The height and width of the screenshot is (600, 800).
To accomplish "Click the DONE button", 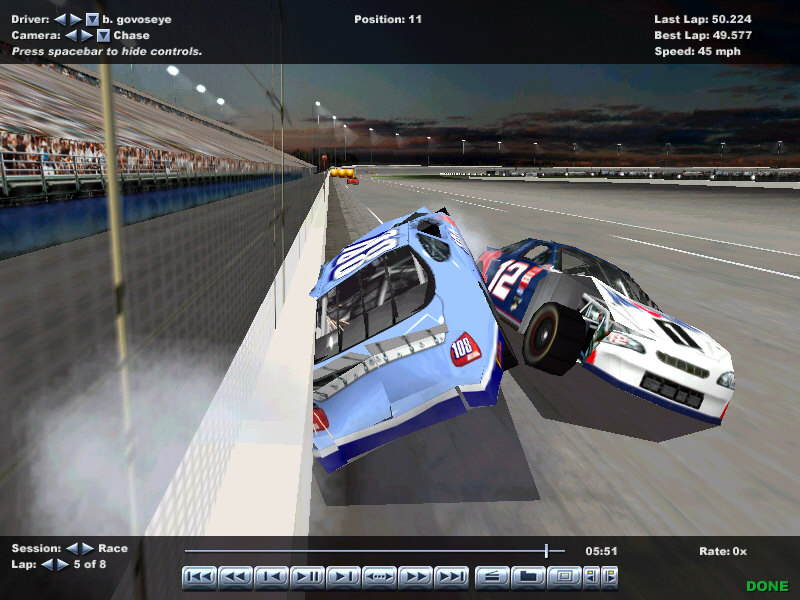I will [767, 586].
